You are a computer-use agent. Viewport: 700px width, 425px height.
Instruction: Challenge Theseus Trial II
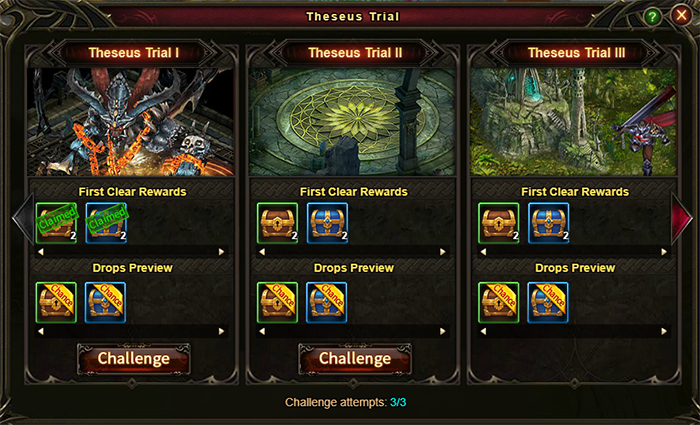point(355,359)
